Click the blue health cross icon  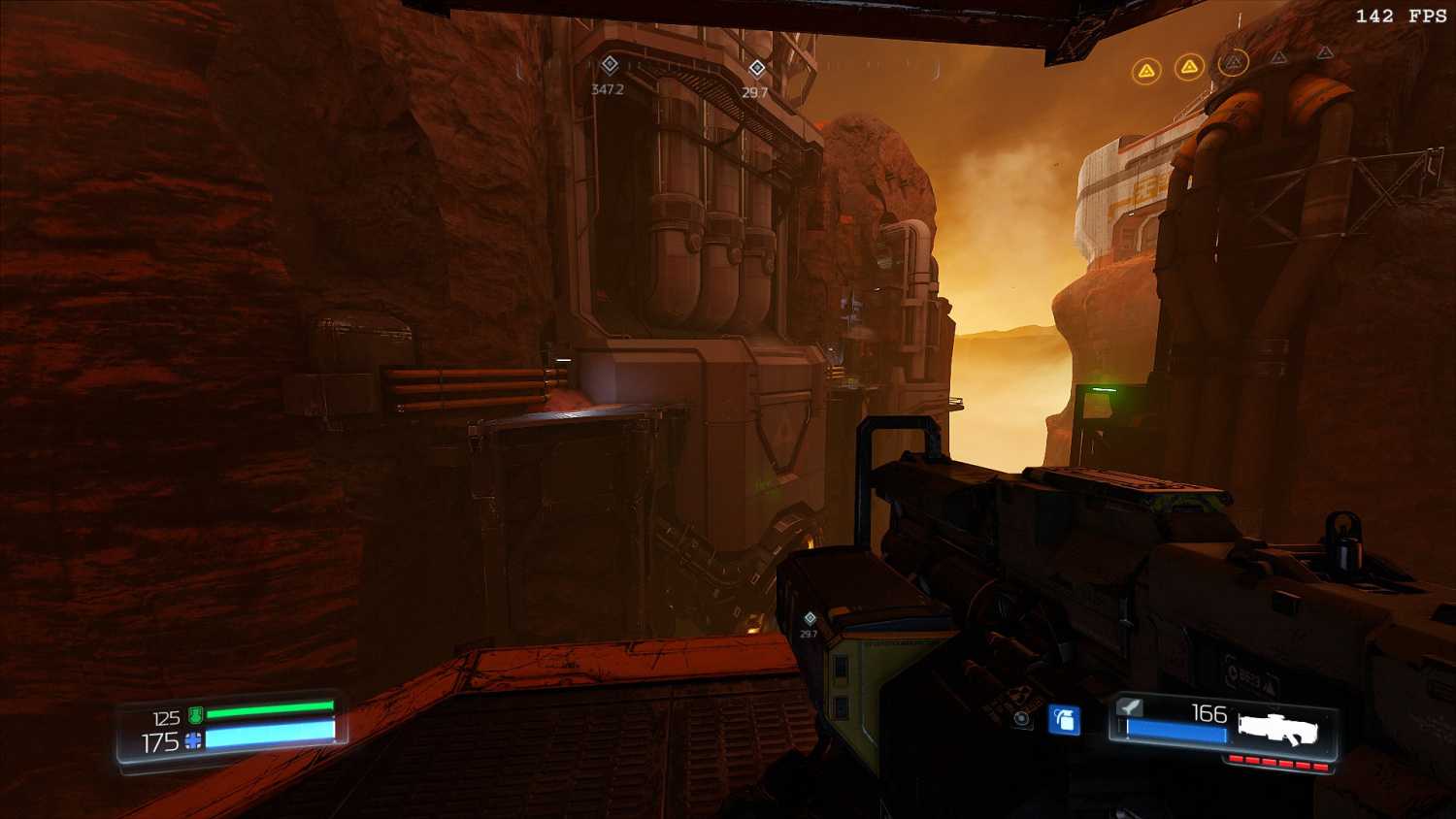click(x=194, y=741)
